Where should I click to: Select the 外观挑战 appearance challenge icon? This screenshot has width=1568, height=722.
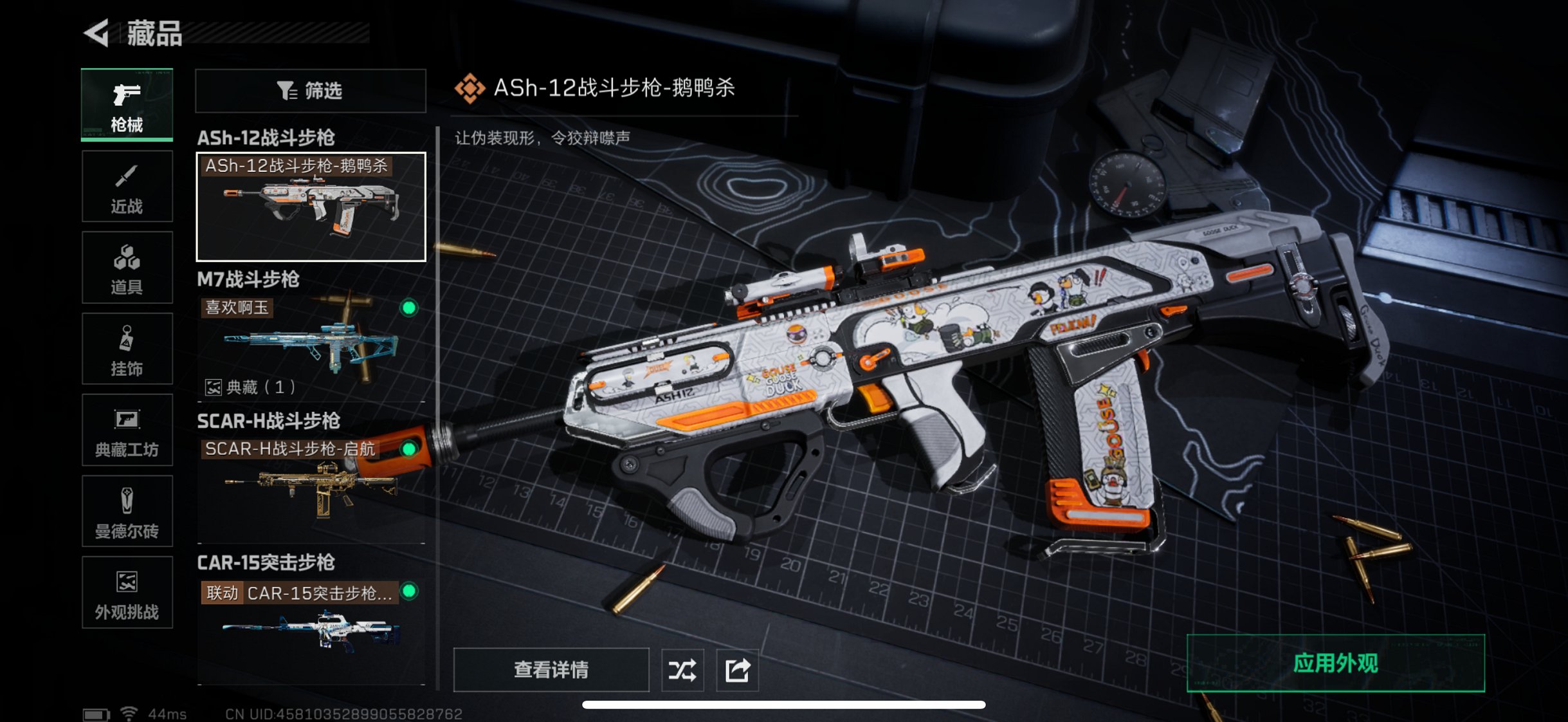coord(127,592)
